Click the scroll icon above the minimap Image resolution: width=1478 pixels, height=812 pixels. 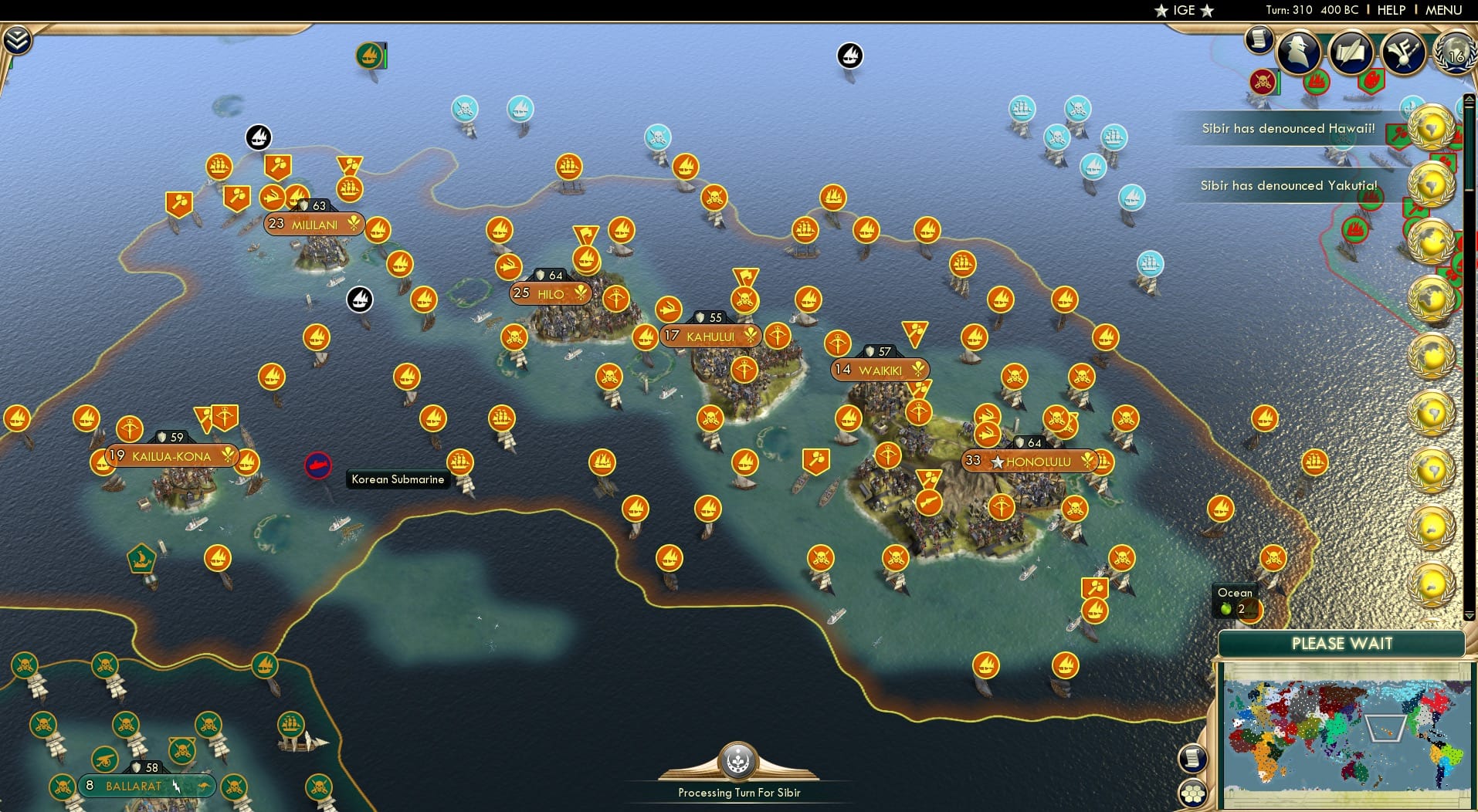[1193, 757]
